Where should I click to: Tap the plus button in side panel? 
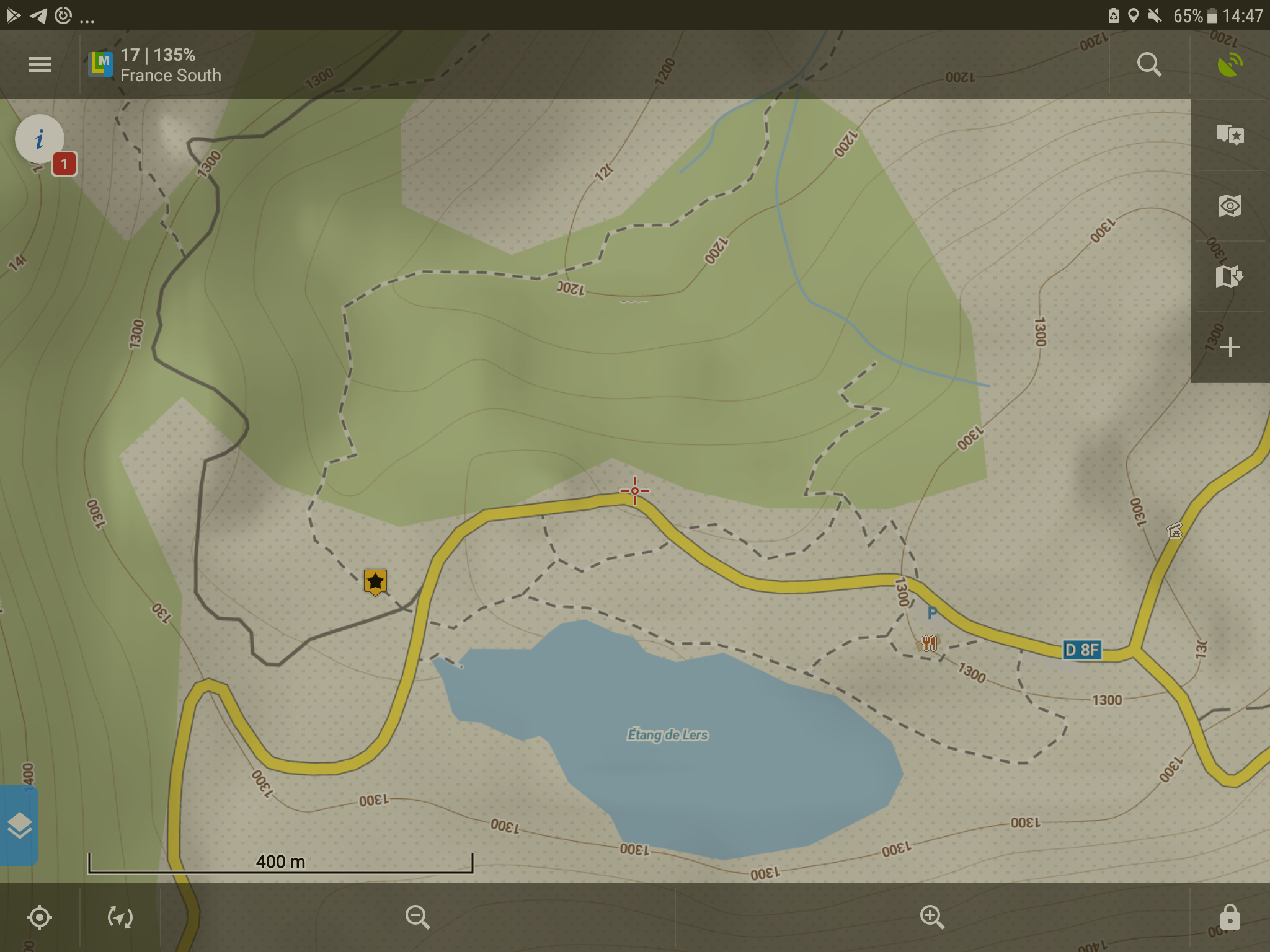click(1230, 347)
